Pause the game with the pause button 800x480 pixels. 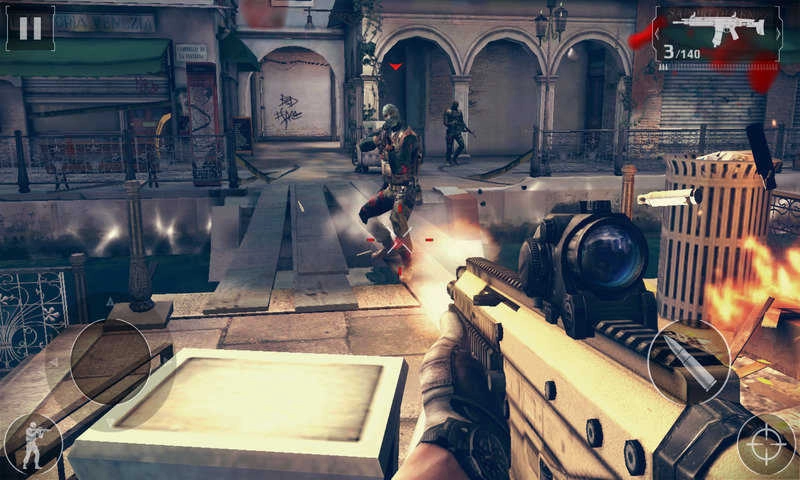point(30,28)
